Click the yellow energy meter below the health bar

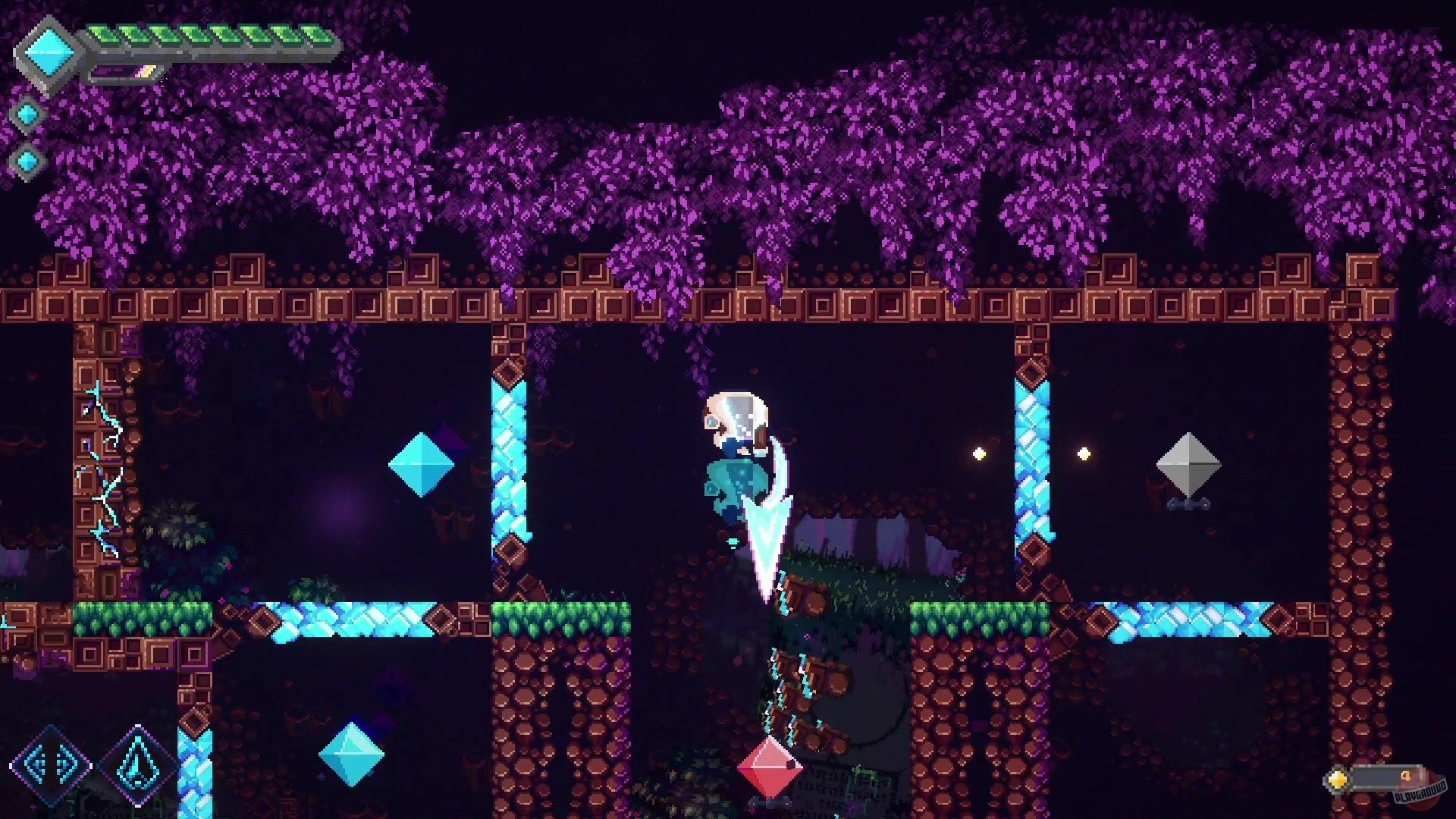pyautogui.click(x=125, y=71)
